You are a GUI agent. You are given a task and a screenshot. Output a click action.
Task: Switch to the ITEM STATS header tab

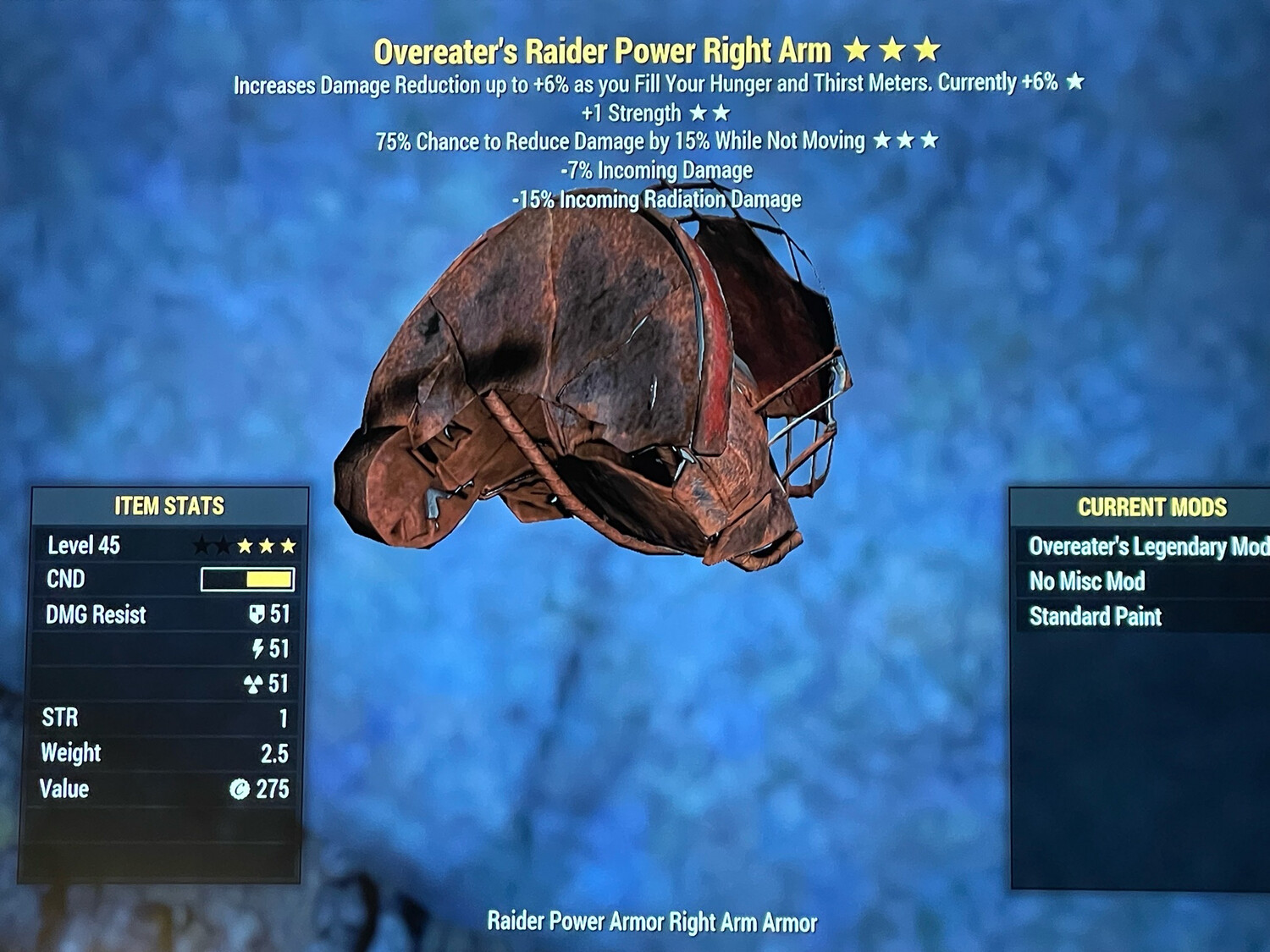(x=169, y=507)
